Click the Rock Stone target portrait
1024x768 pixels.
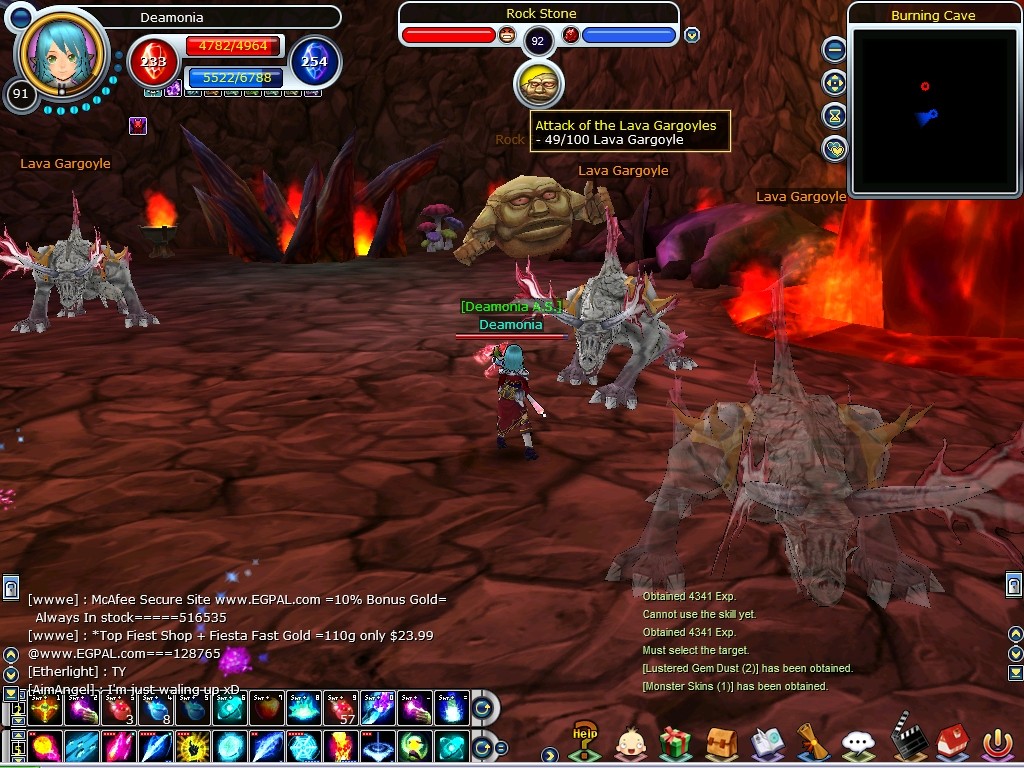pos(539,85)
